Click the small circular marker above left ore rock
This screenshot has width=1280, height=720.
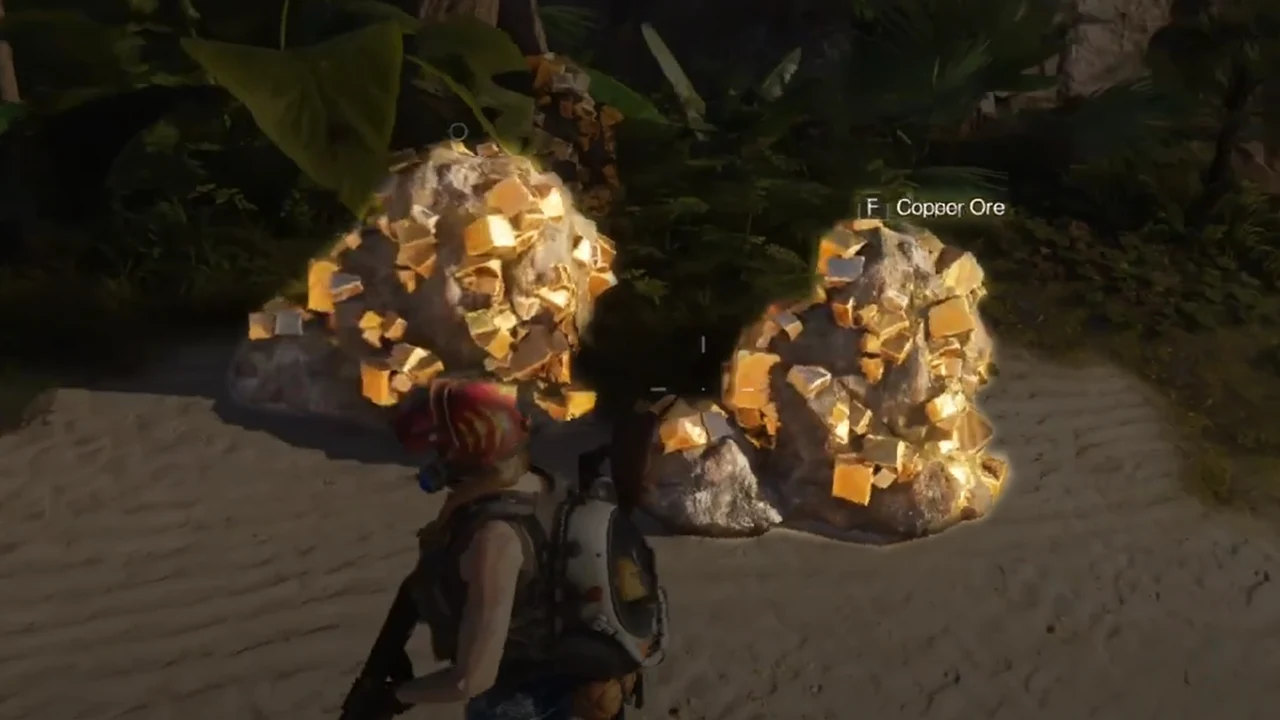click(458, 132)
